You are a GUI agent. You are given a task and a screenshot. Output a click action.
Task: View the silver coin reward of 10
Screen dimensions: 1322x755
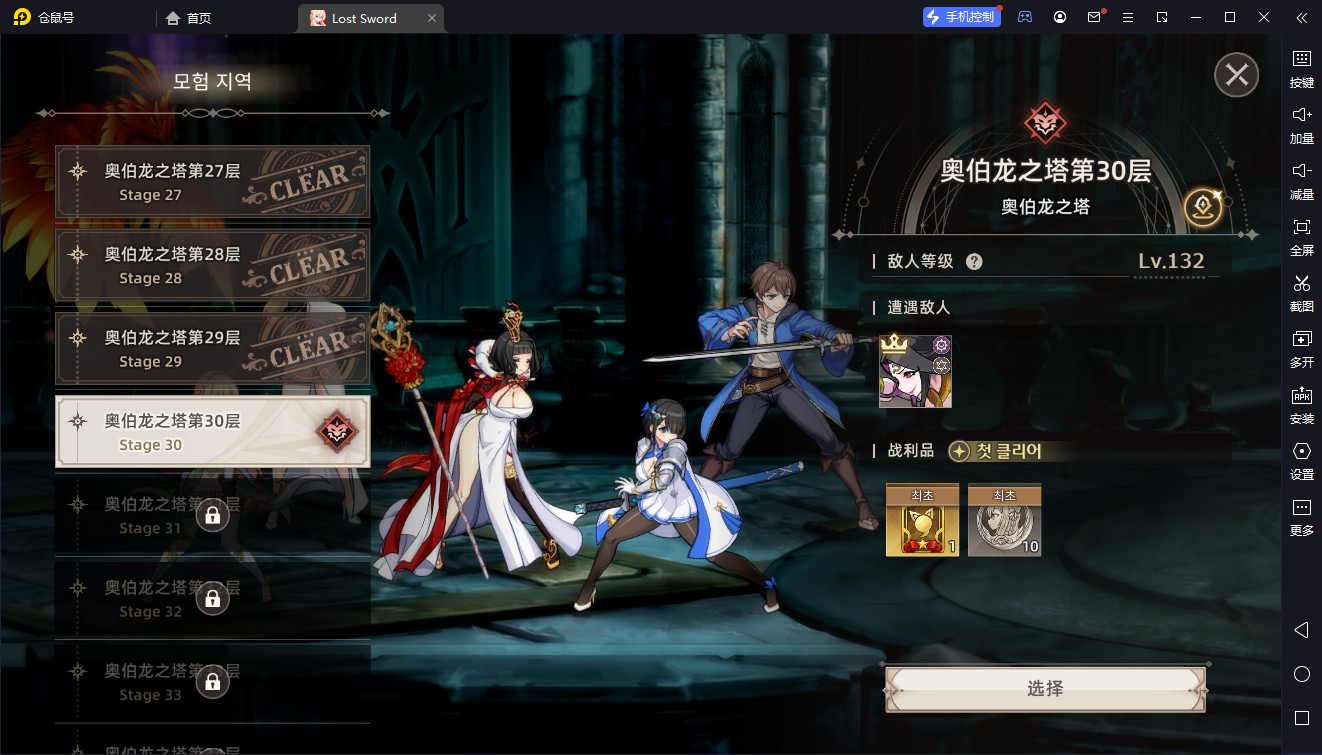coord(1004,521)
